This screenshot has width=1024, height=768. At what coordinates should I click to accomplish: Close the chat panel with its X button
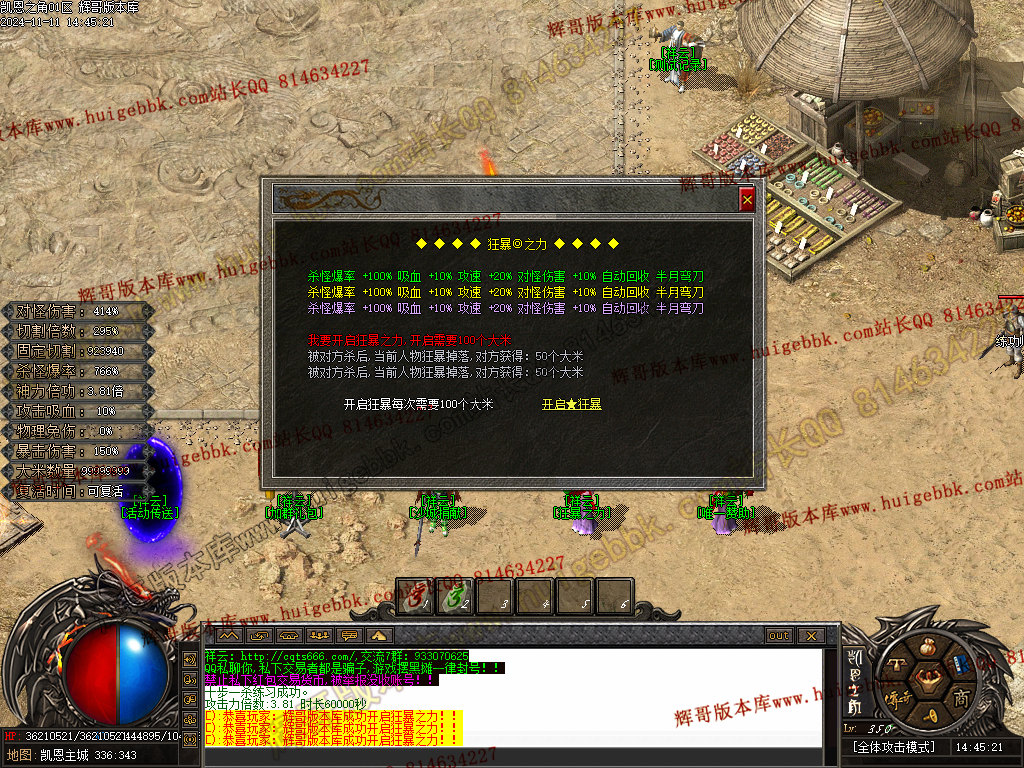point(810,636)
